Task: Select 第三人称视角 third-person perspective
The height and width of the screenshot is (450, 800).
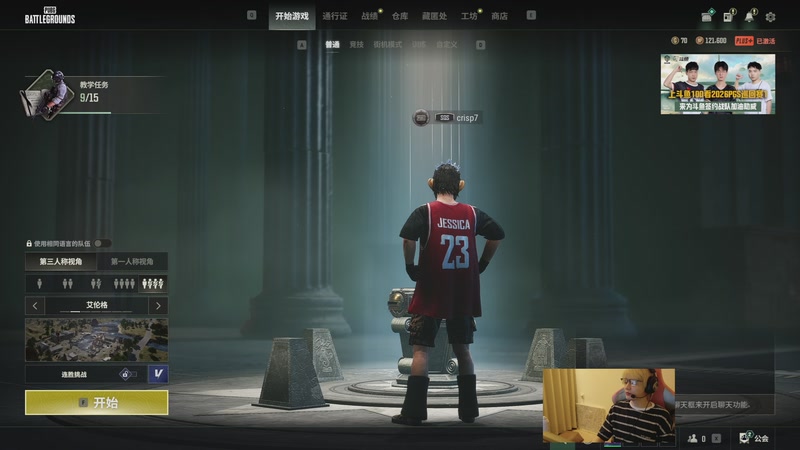Action: click(61, 262)
